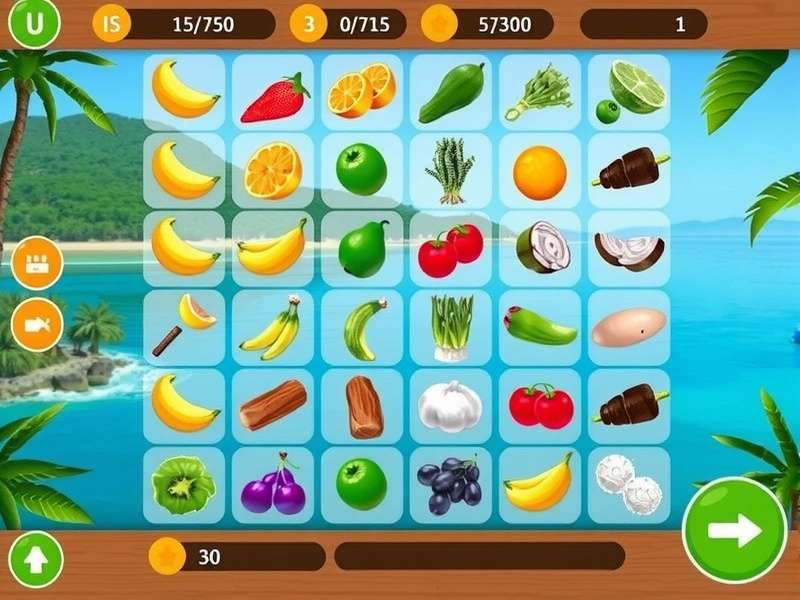Select the whole orange tile
This screenshot has height=600, width=800.
pos(539,172)
